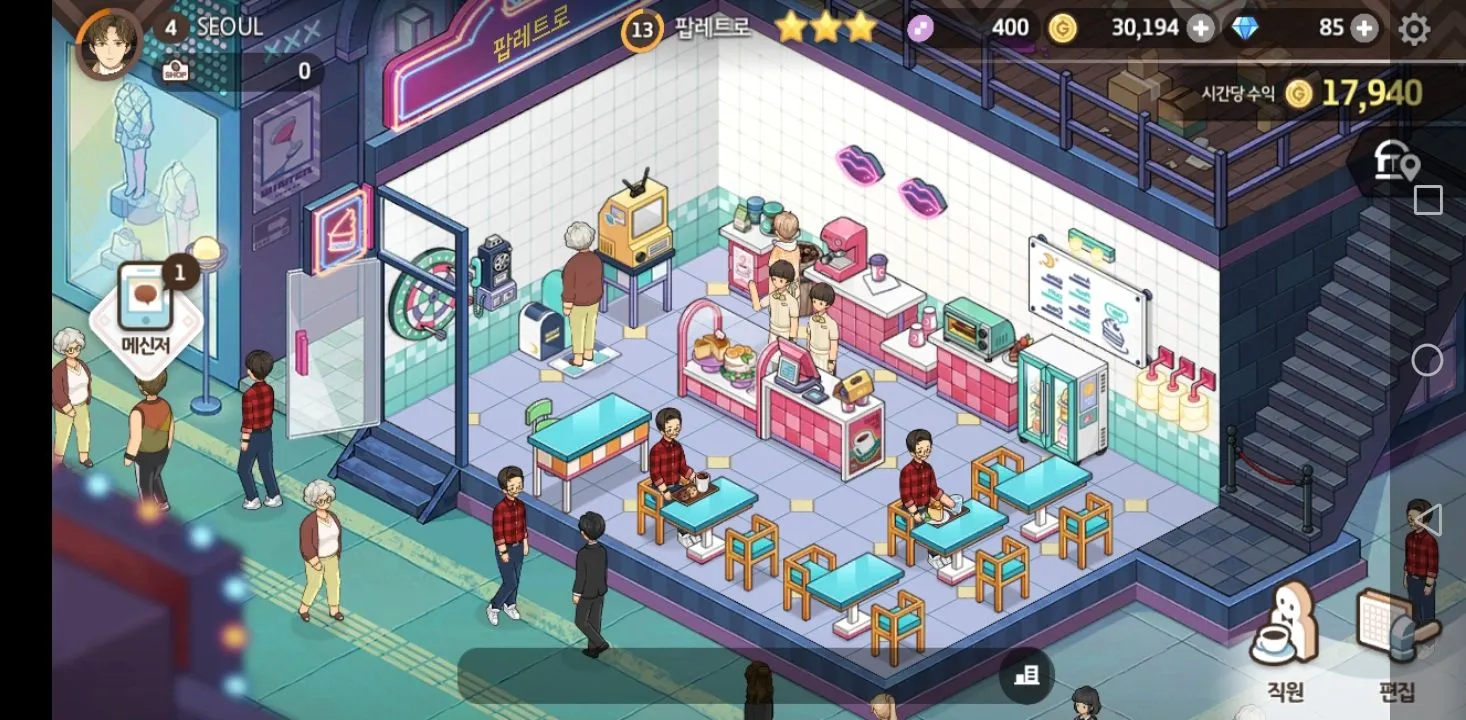The image size is (1466, 720).
Task: Open the shop icon under SEOUL
Action: (x=176, y=71)
